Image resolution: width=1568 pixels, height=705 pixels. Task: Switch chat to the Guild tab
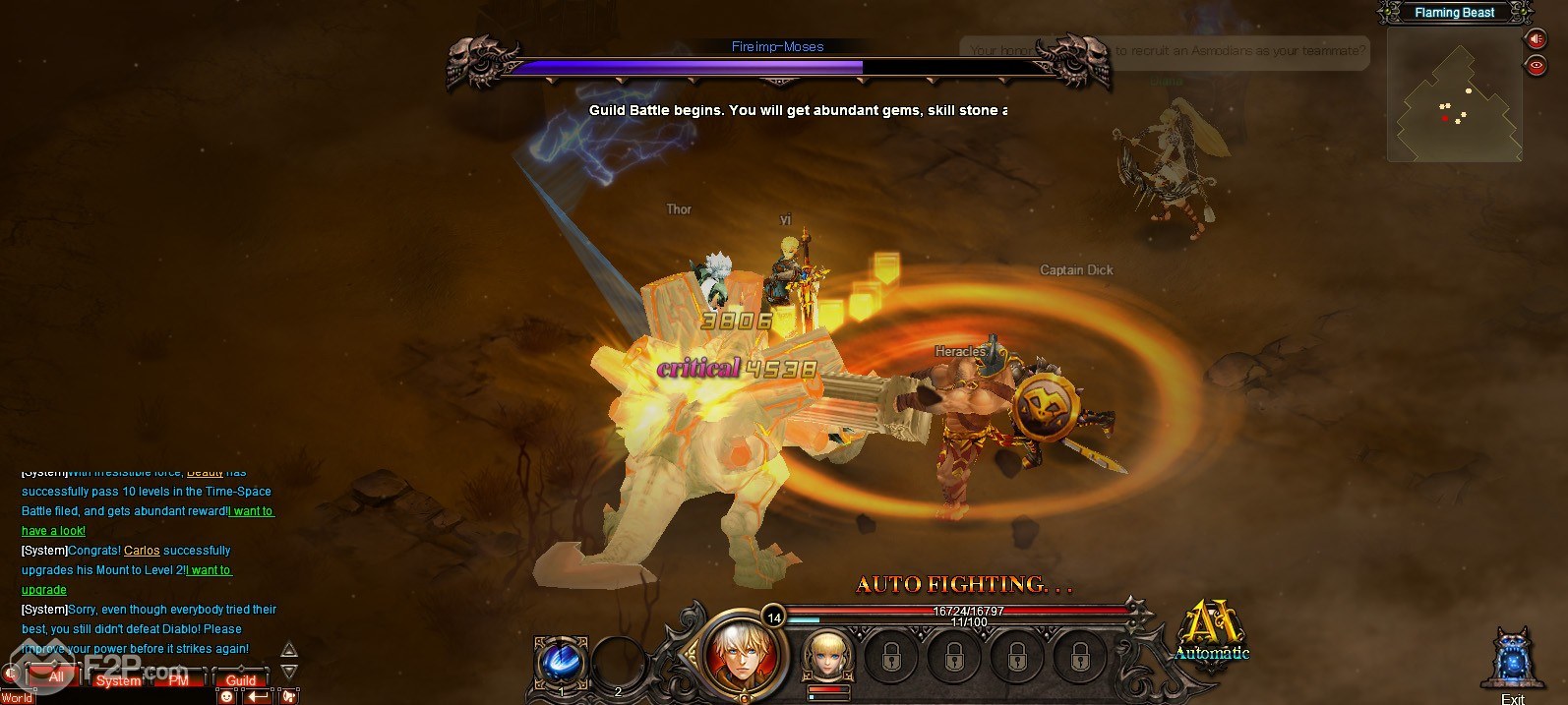pos(240,679)
